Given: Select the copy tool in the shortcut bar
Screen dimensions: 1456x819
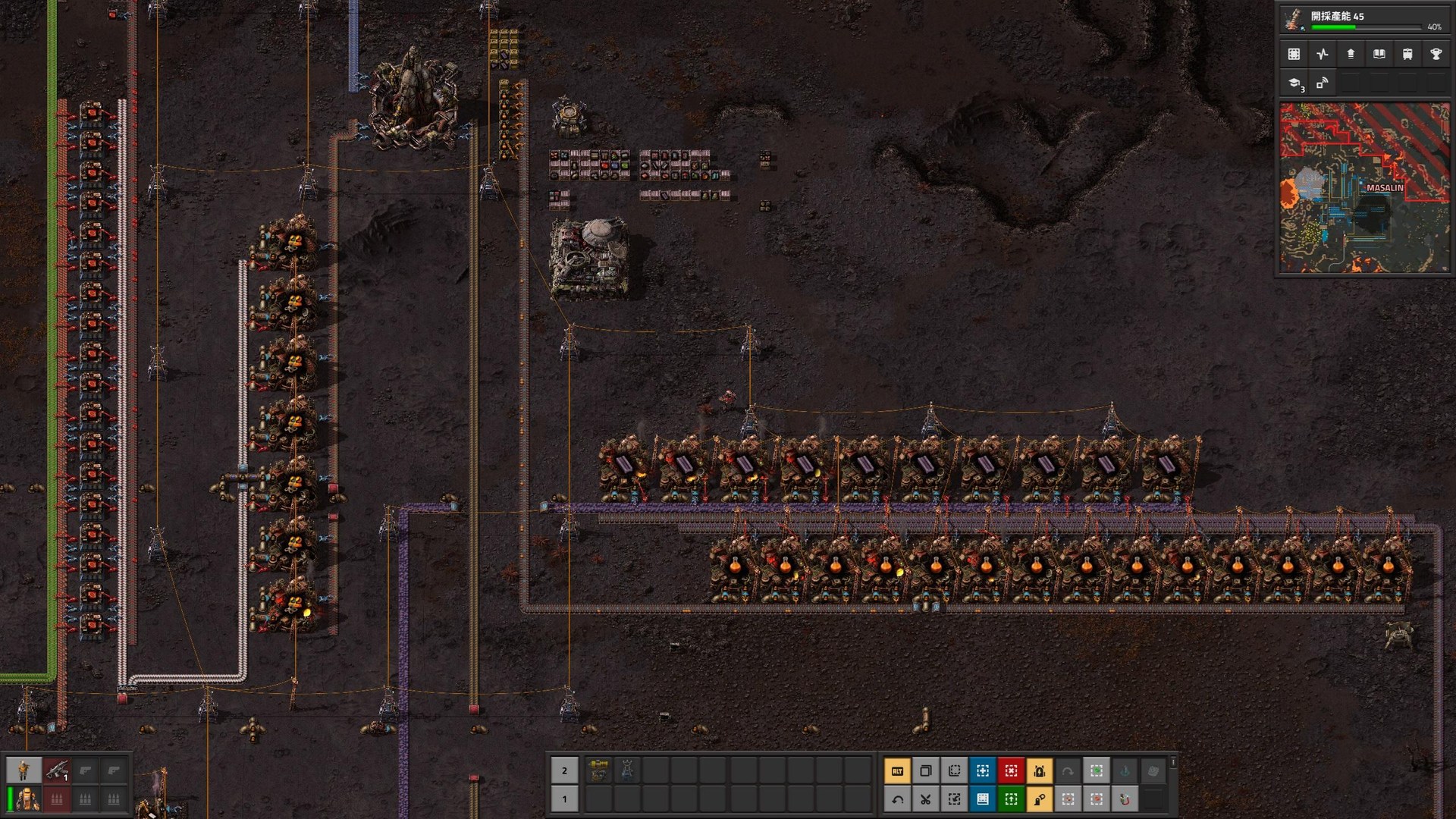Looking at the screenshot, I should pos(927,770).
